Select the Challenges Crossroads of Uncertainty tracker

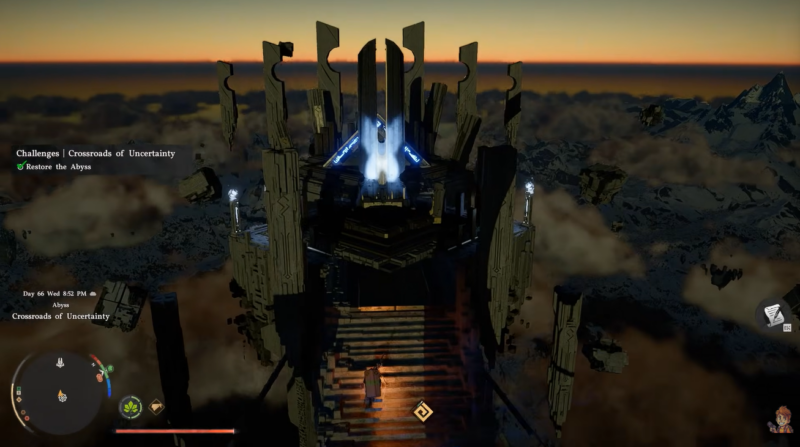[x=95, y=153]
